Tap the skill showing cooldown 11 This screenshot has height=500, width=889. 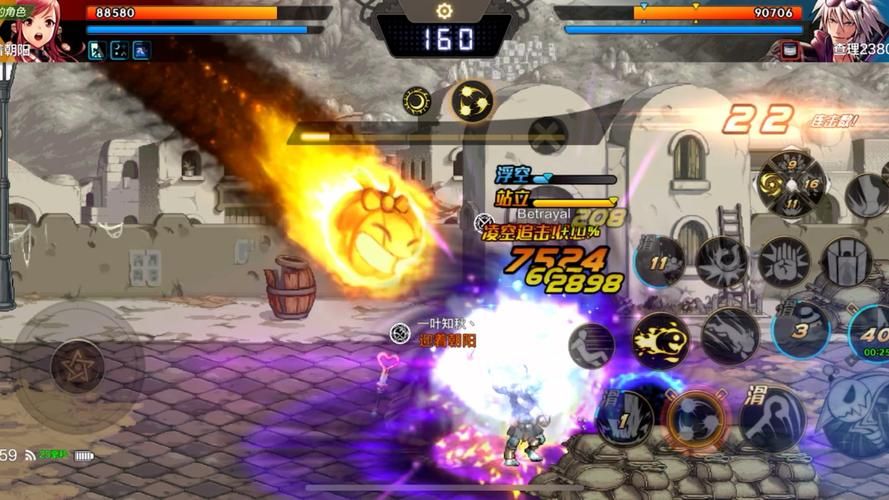coord(660,263)
